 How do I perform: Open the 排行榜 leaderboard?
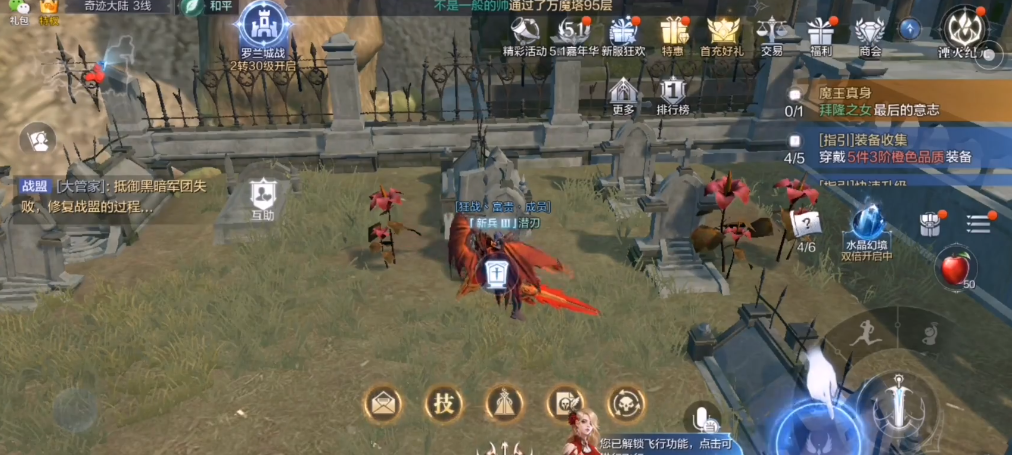673,95
